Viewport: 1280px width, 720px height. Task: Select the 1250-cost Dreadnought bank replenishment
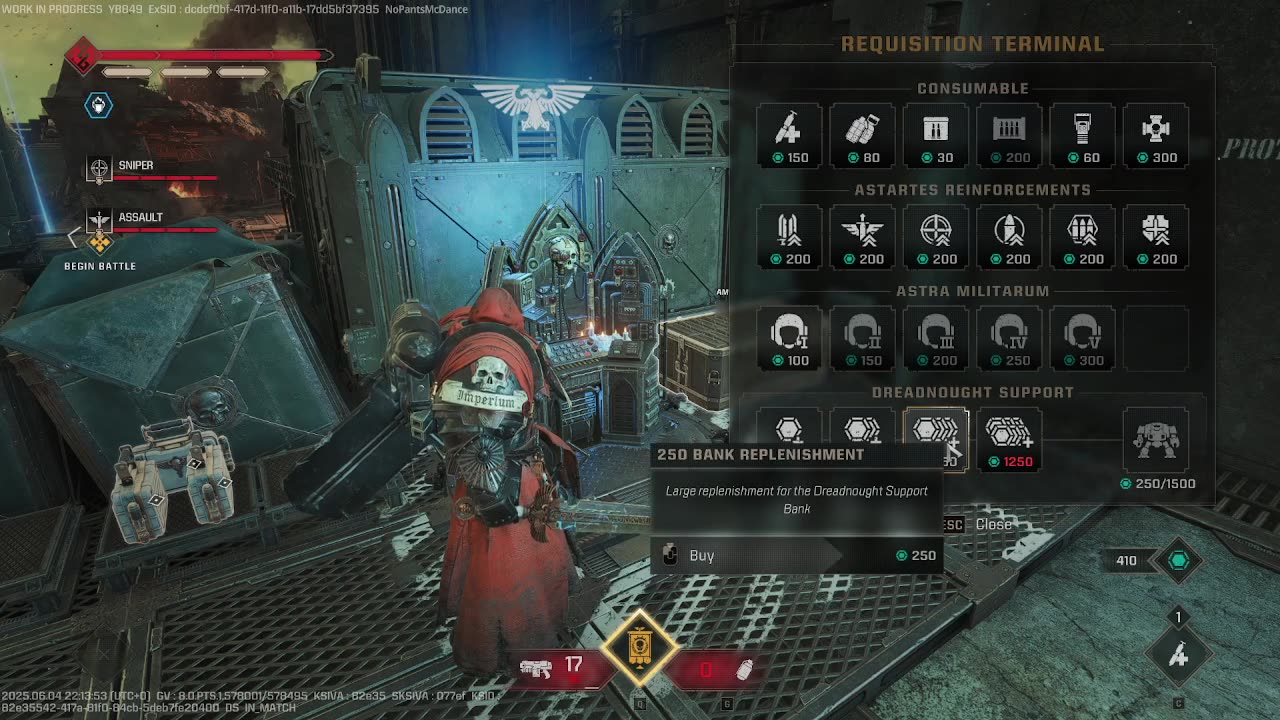tap(1009, 440)
